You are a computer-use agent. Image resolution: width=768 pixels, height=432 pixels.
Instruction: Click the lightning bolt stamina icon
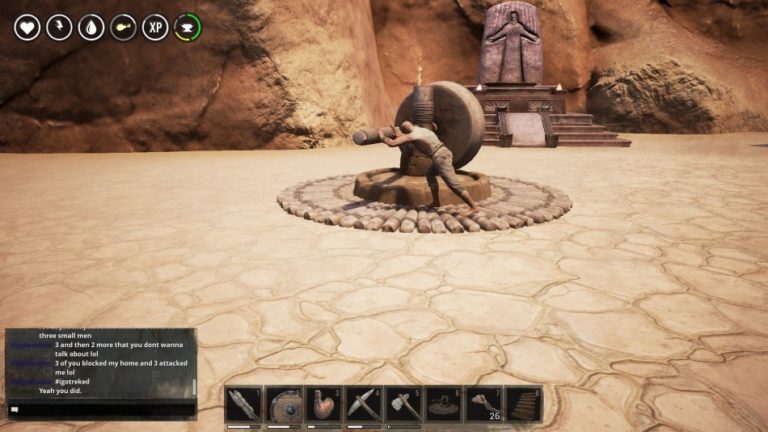click(x=59, y=27)
